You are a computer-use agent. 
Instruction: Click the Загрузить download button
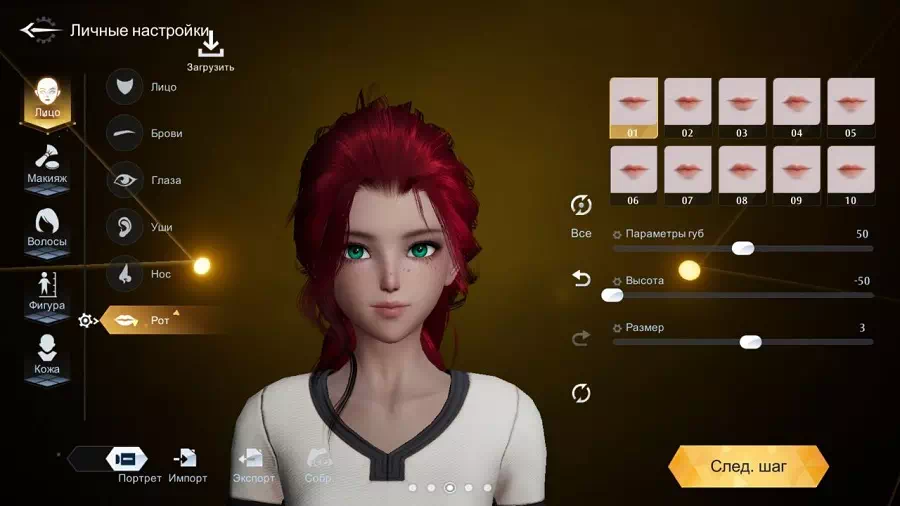pos(210,51)
